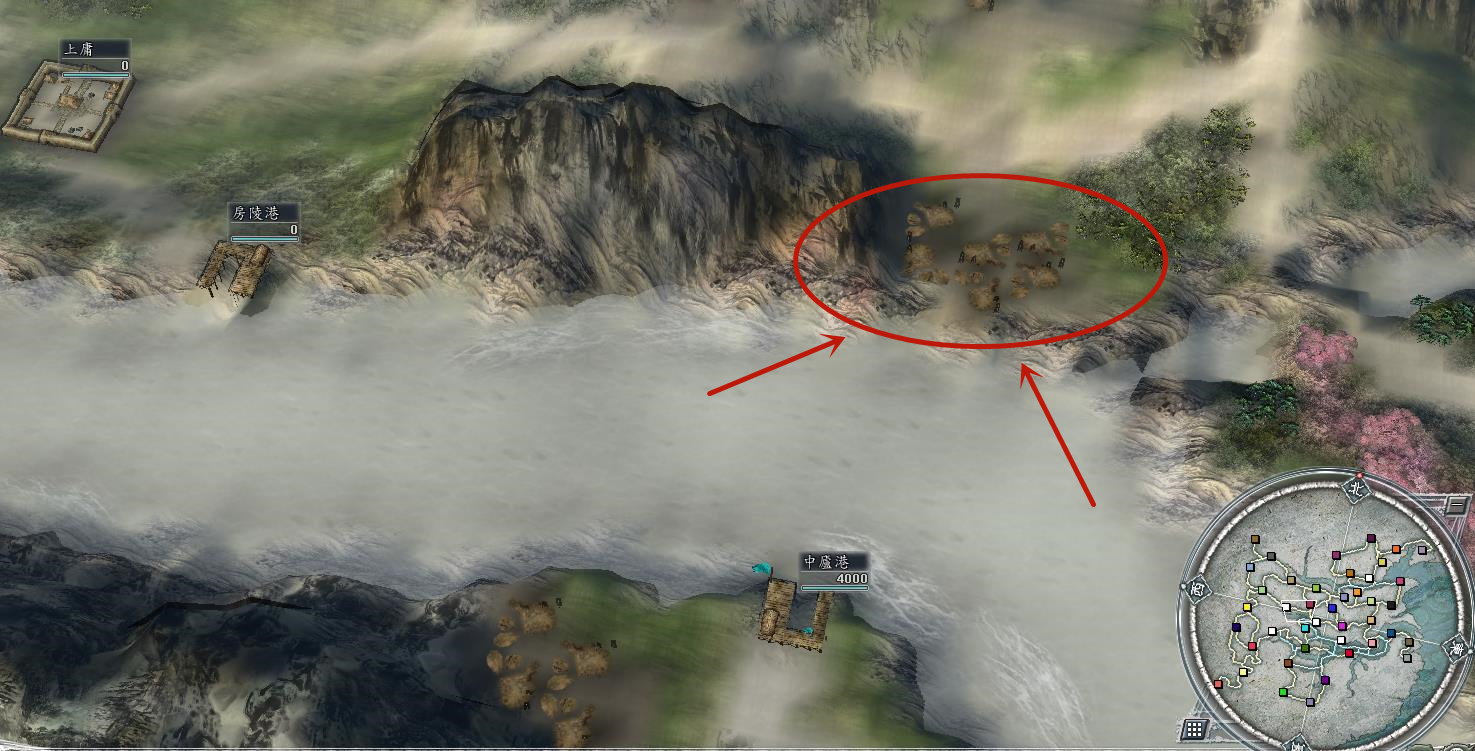Click the white city square near the minimap center

point(1316,622)
